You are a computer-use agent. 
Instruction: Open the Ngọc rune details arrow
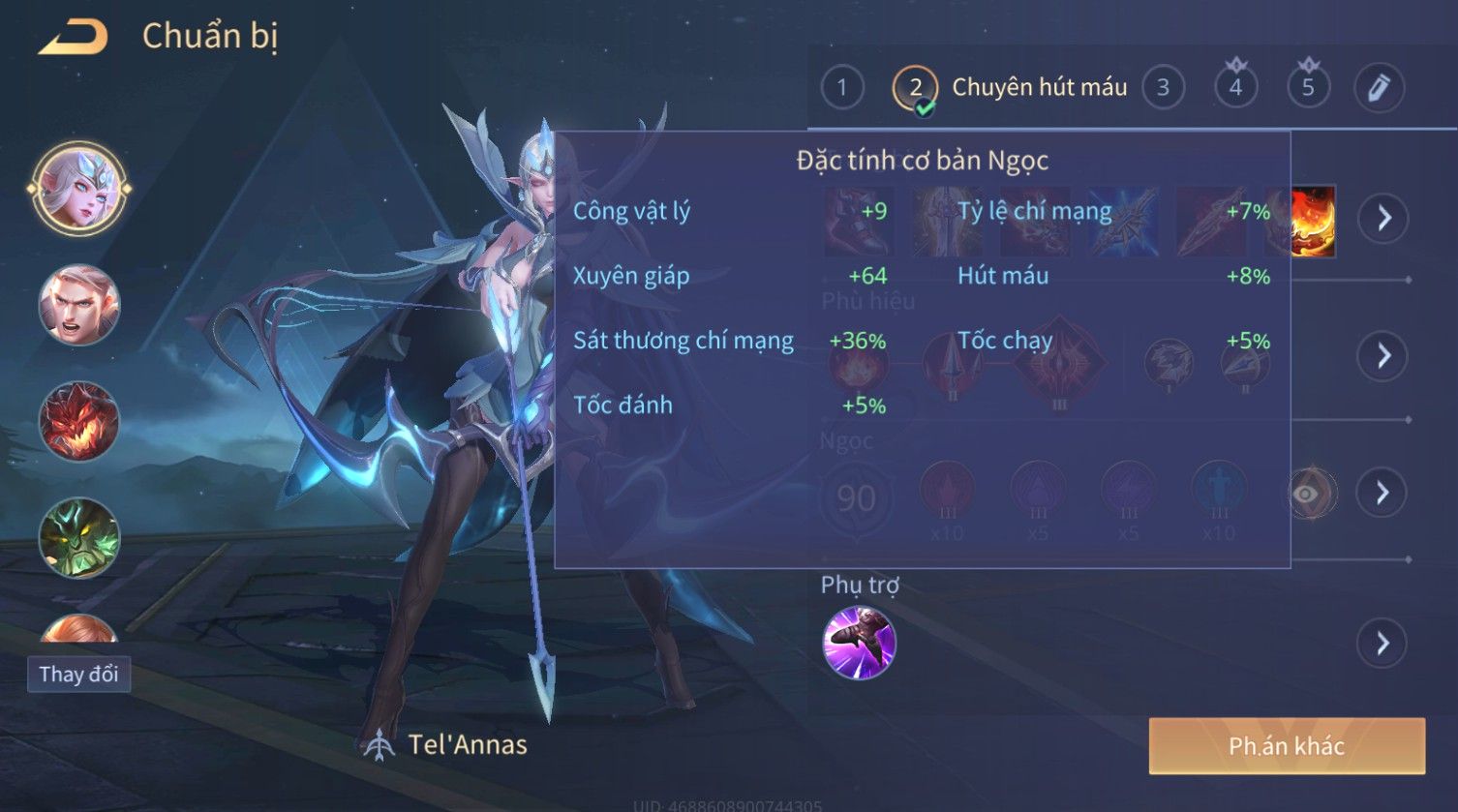tap(1383, 494)
